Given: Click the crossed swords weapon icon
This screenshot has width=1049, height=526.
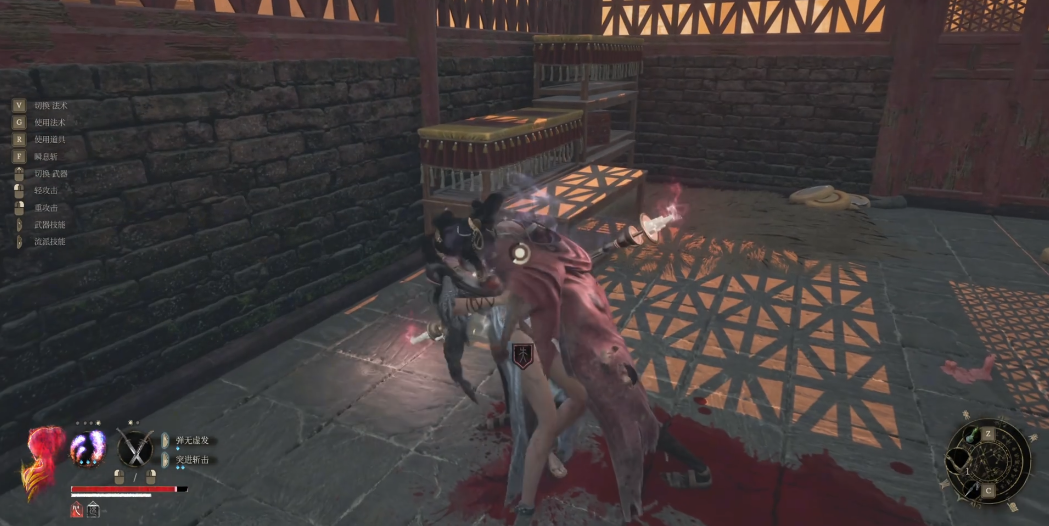Looking at the screenshot, I should point(134,447).
